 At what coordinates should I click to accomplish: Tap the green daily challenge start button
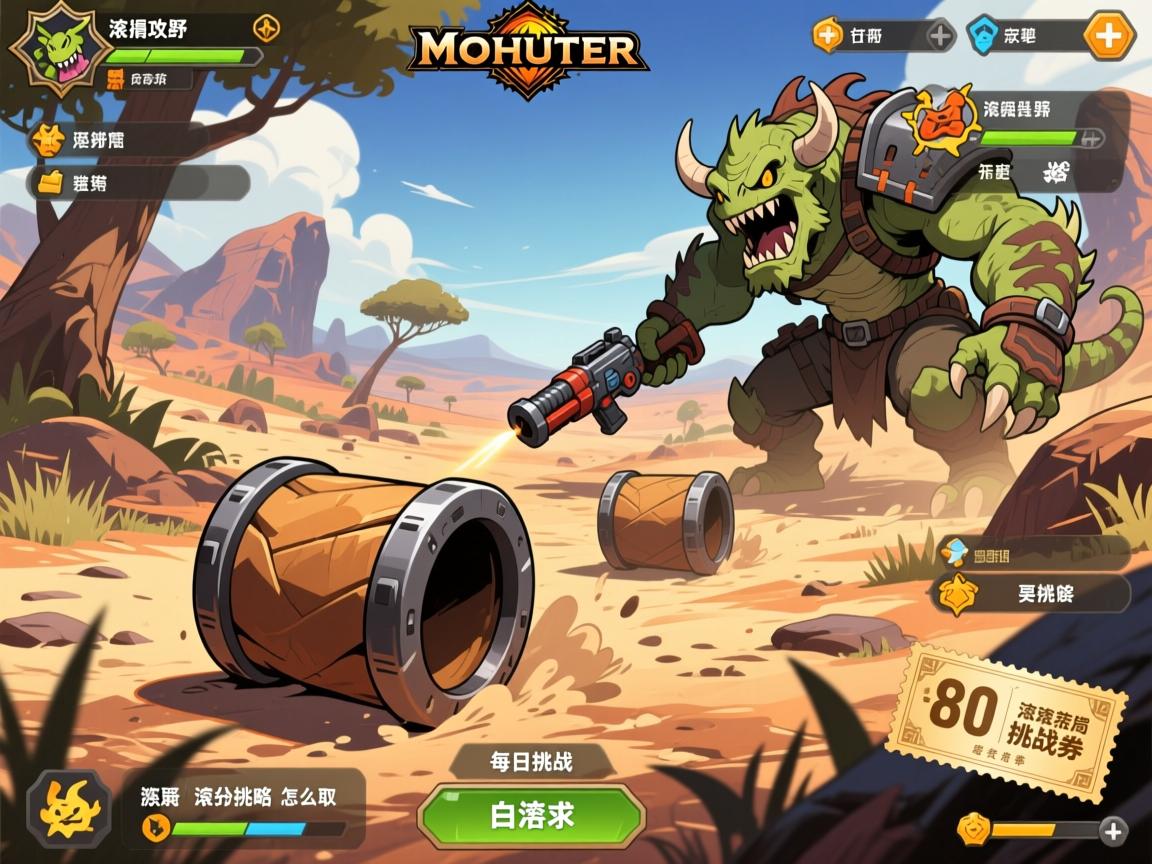click(531, 815)
